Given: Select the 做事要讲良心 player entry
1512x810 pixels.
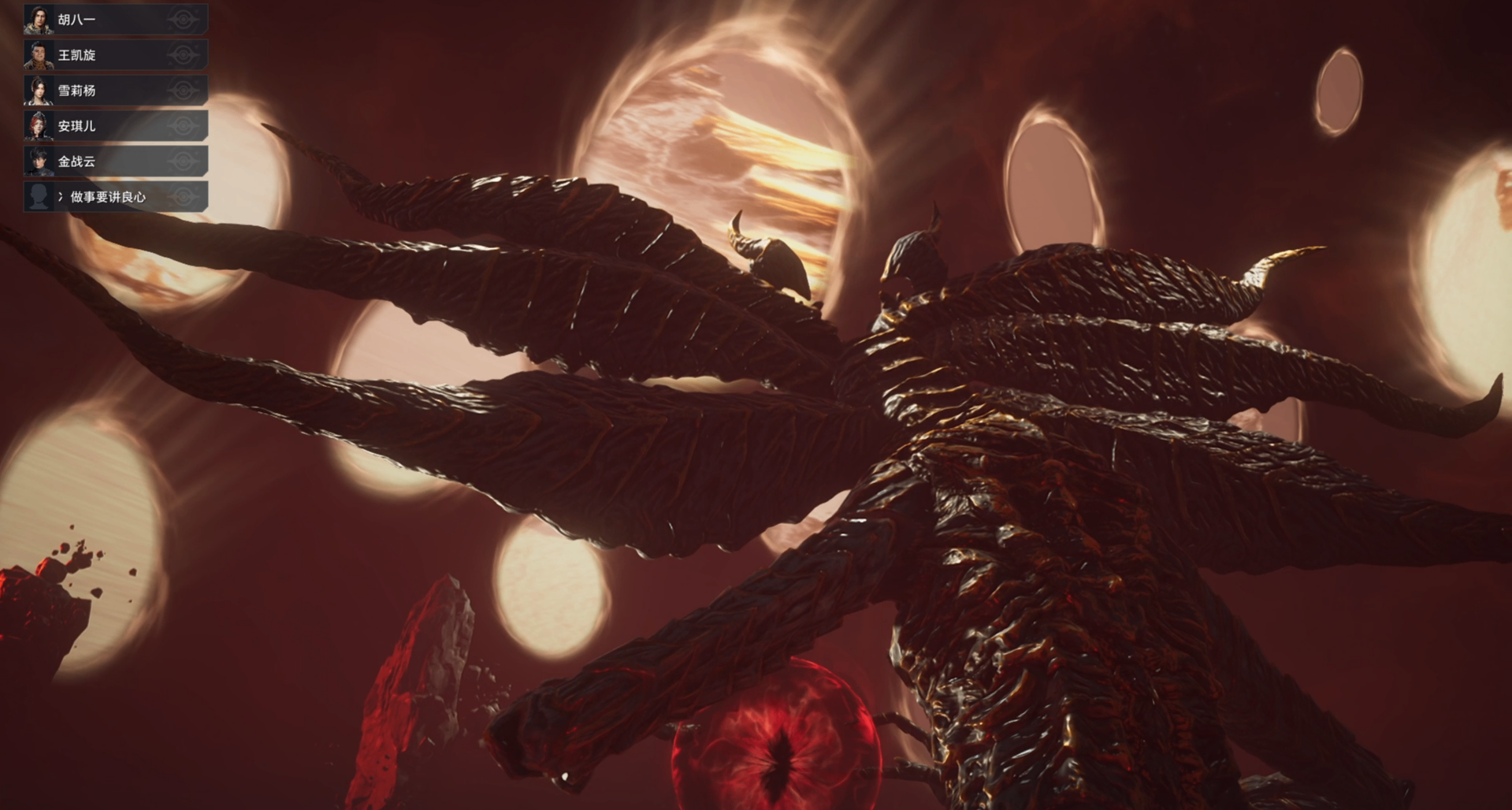Looking at the screenshot, I should pyautogui.click(x=115, y=197).
